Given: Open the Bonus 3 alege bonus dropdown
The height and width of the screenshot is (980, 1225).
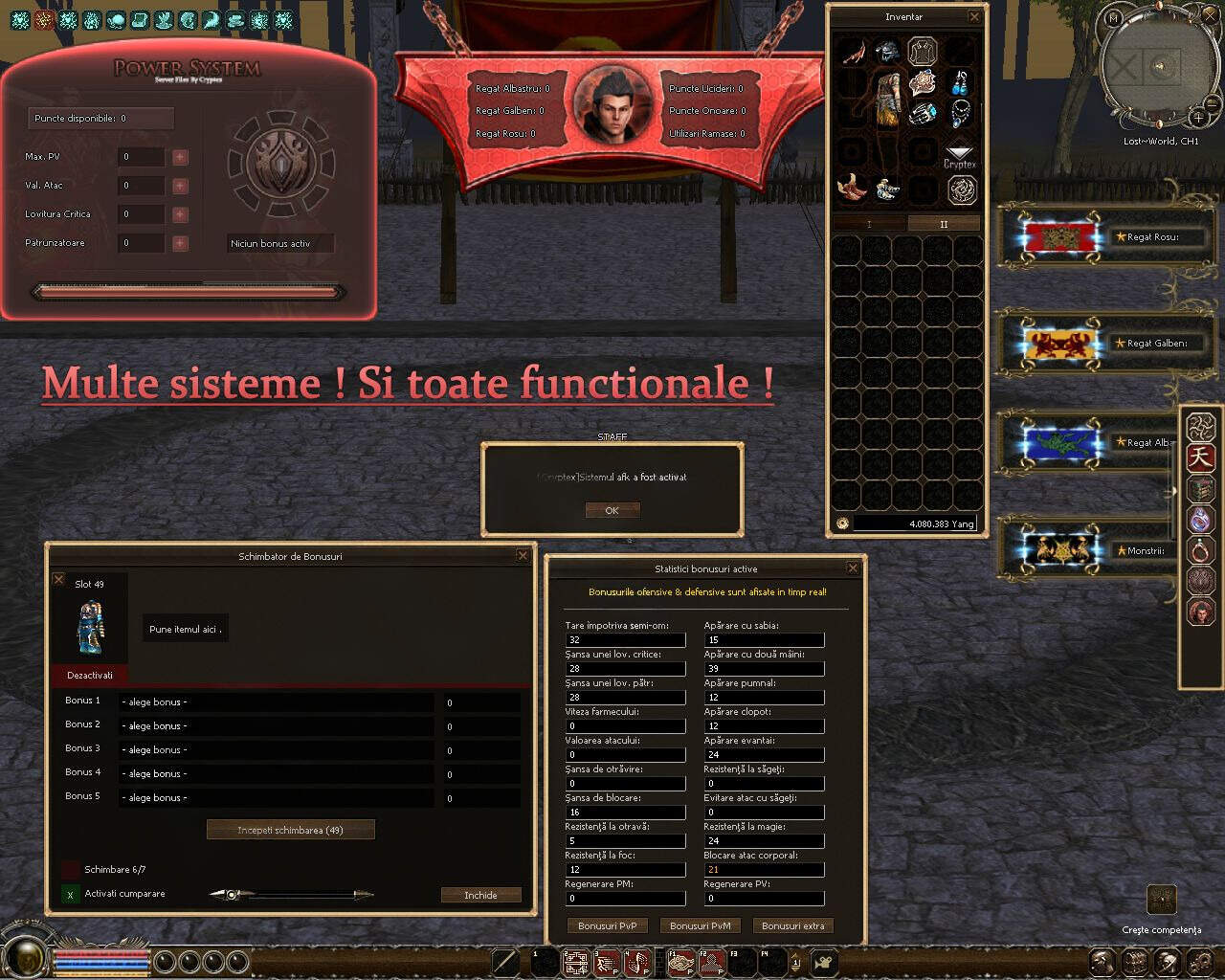Looking at the screenshot, I should point(277,749).
